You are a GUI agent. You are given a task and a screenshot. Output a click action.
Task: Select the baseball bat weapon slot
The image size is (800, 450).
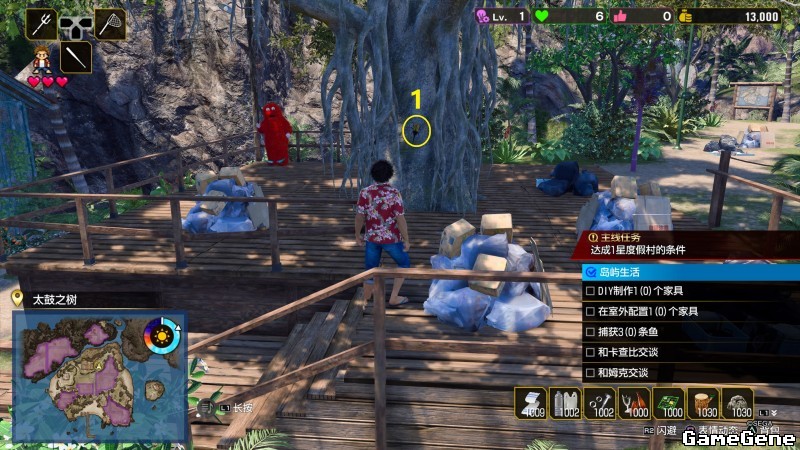(x=76, y=55)
